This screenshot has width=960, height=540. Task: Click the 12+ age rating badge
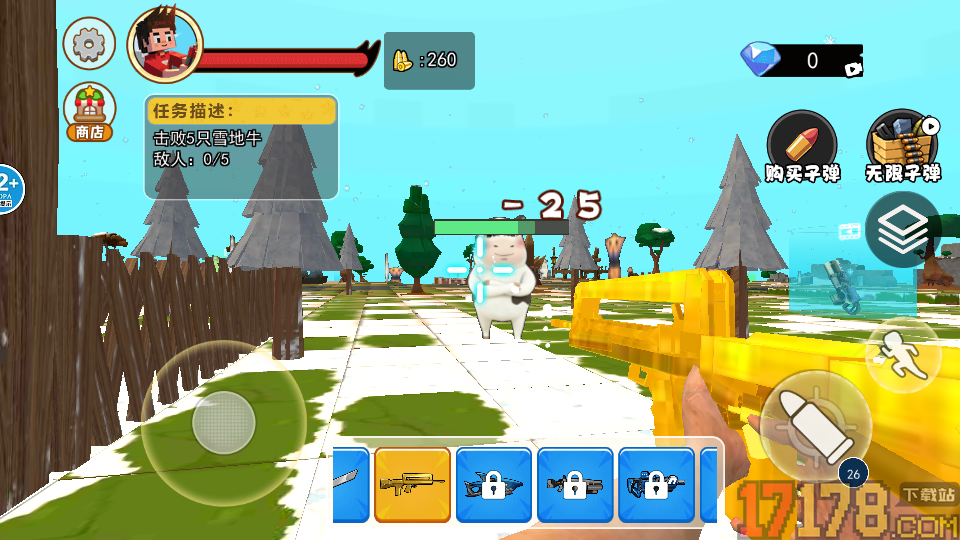click(9, 187)
